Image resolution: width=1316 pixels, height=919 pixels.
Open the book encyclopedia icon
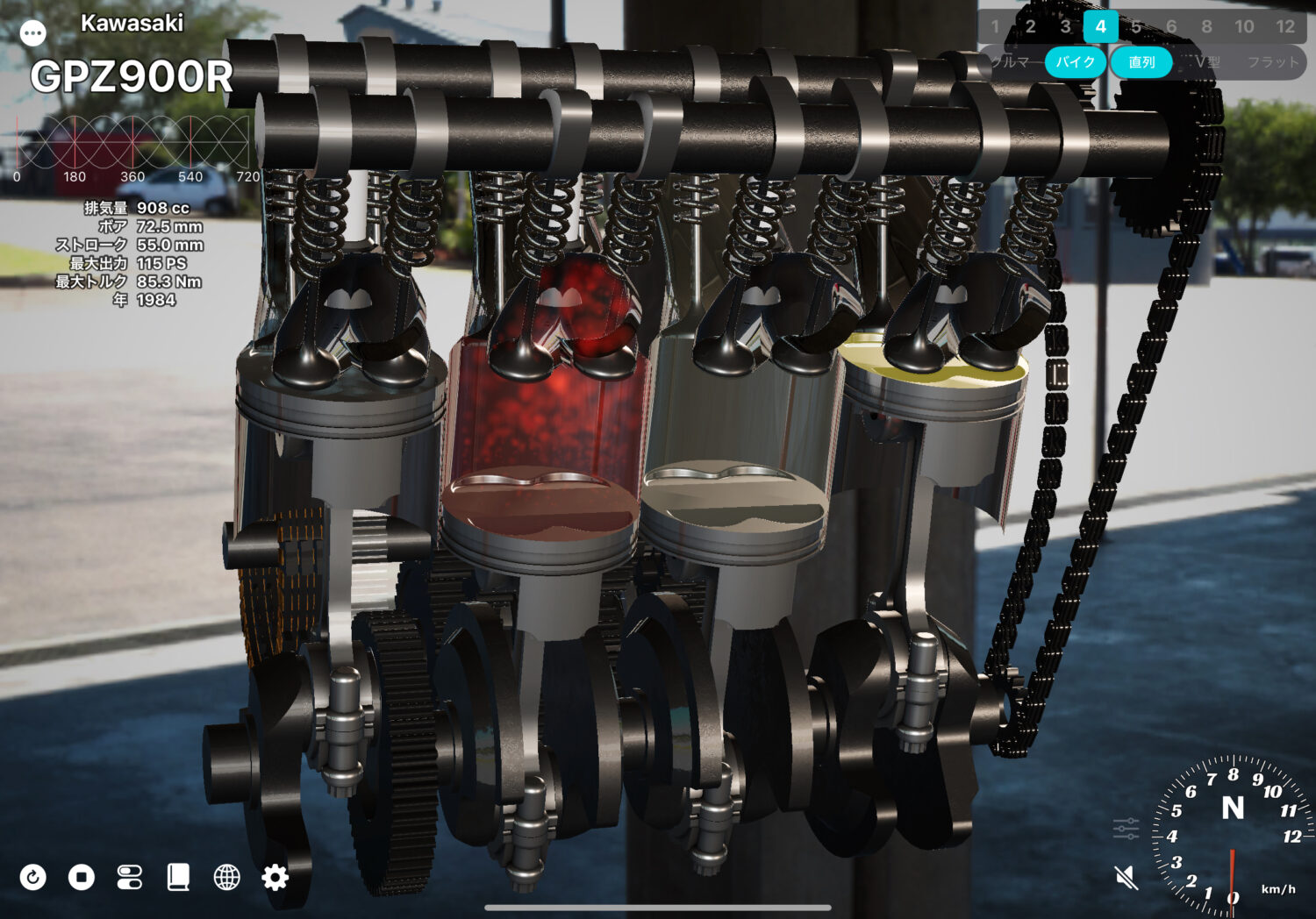[x=178, y=877]
